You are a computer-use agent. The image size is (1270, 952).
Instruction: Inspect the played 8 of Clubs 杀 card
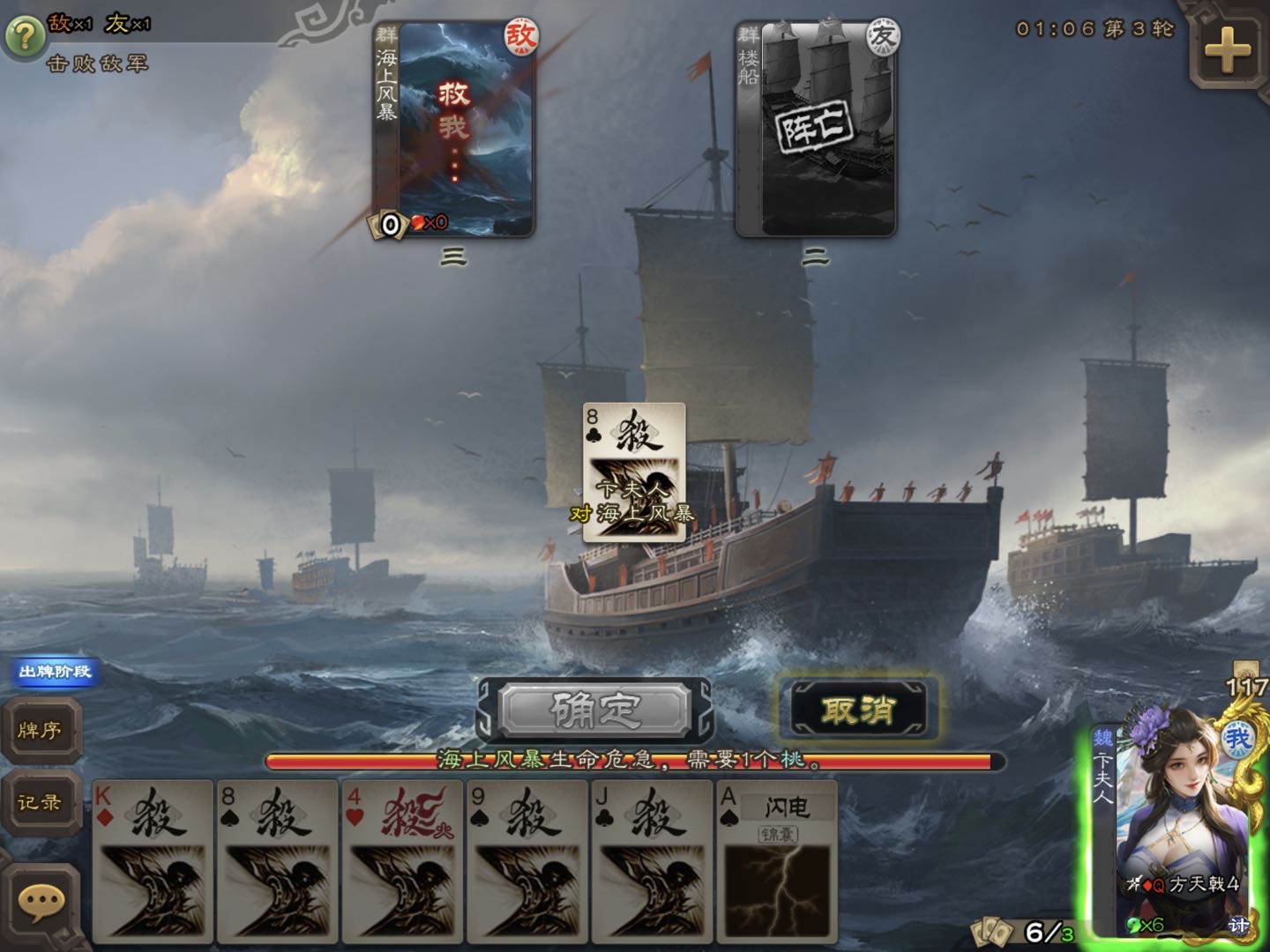point(633,472)
